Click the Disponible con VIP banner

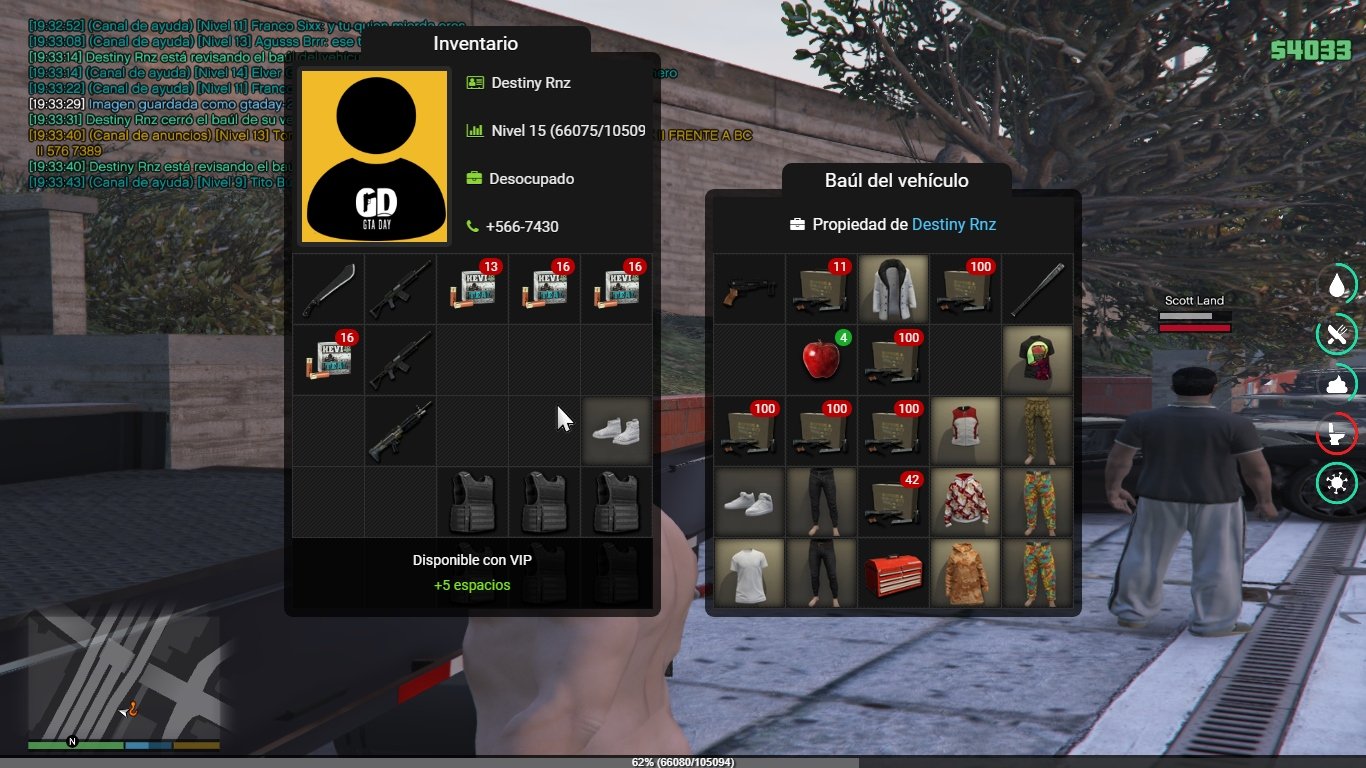click(x=472, y=573)
